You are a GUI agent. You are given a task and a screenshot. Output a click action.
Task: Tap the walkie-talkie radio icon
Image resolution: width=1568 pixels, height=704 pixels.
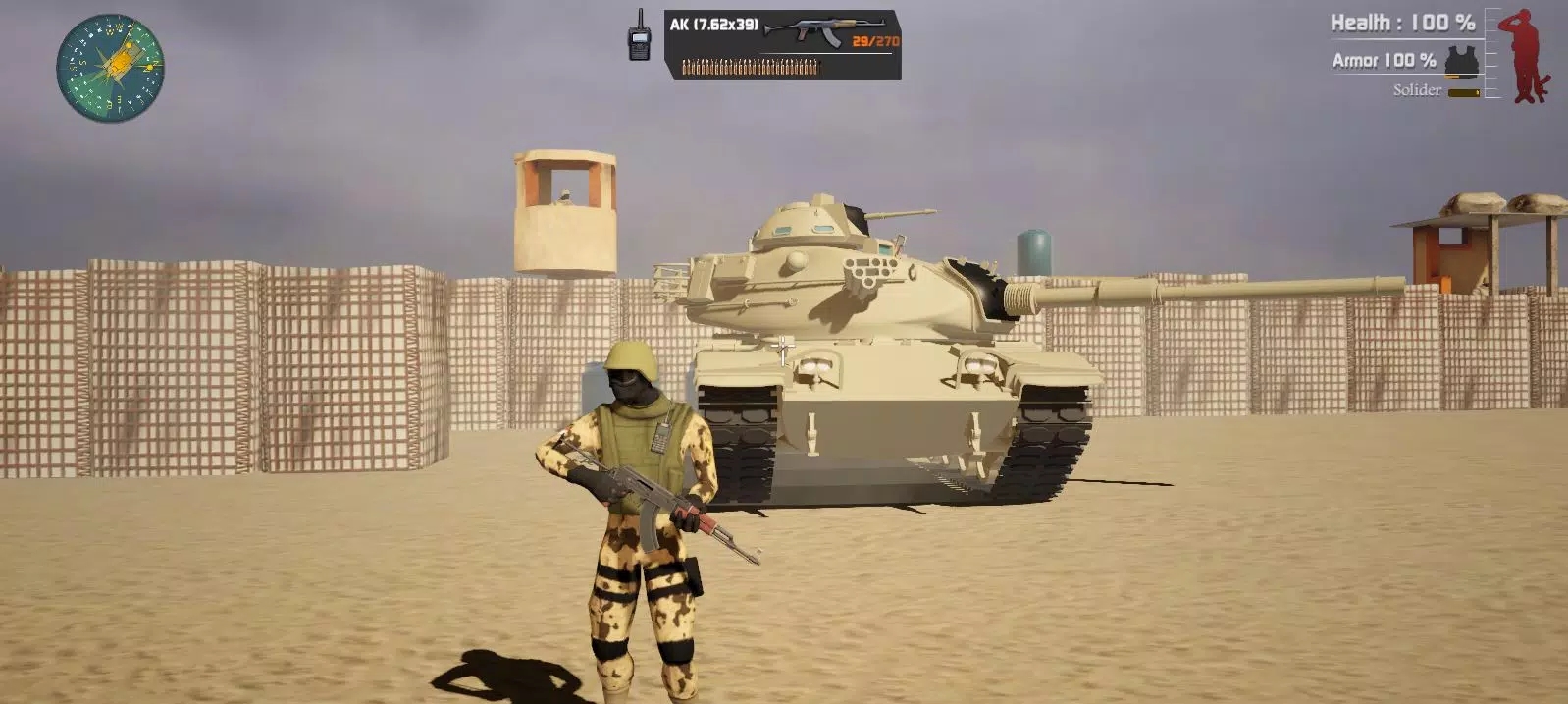[640, 36]
